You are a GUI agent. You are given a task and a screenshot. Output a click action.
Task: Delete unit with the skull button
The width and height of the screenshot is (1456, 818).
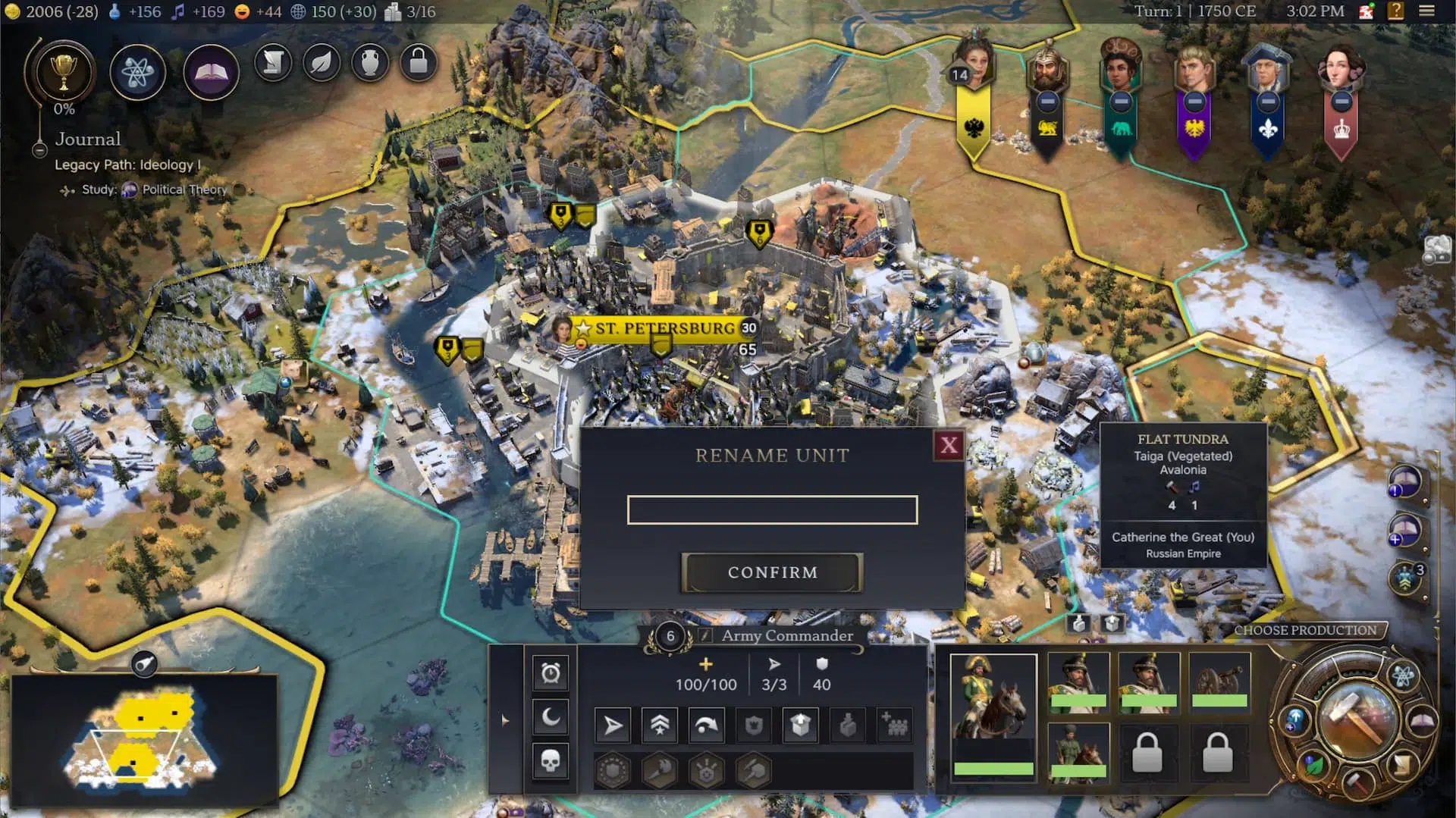point(551,760)
